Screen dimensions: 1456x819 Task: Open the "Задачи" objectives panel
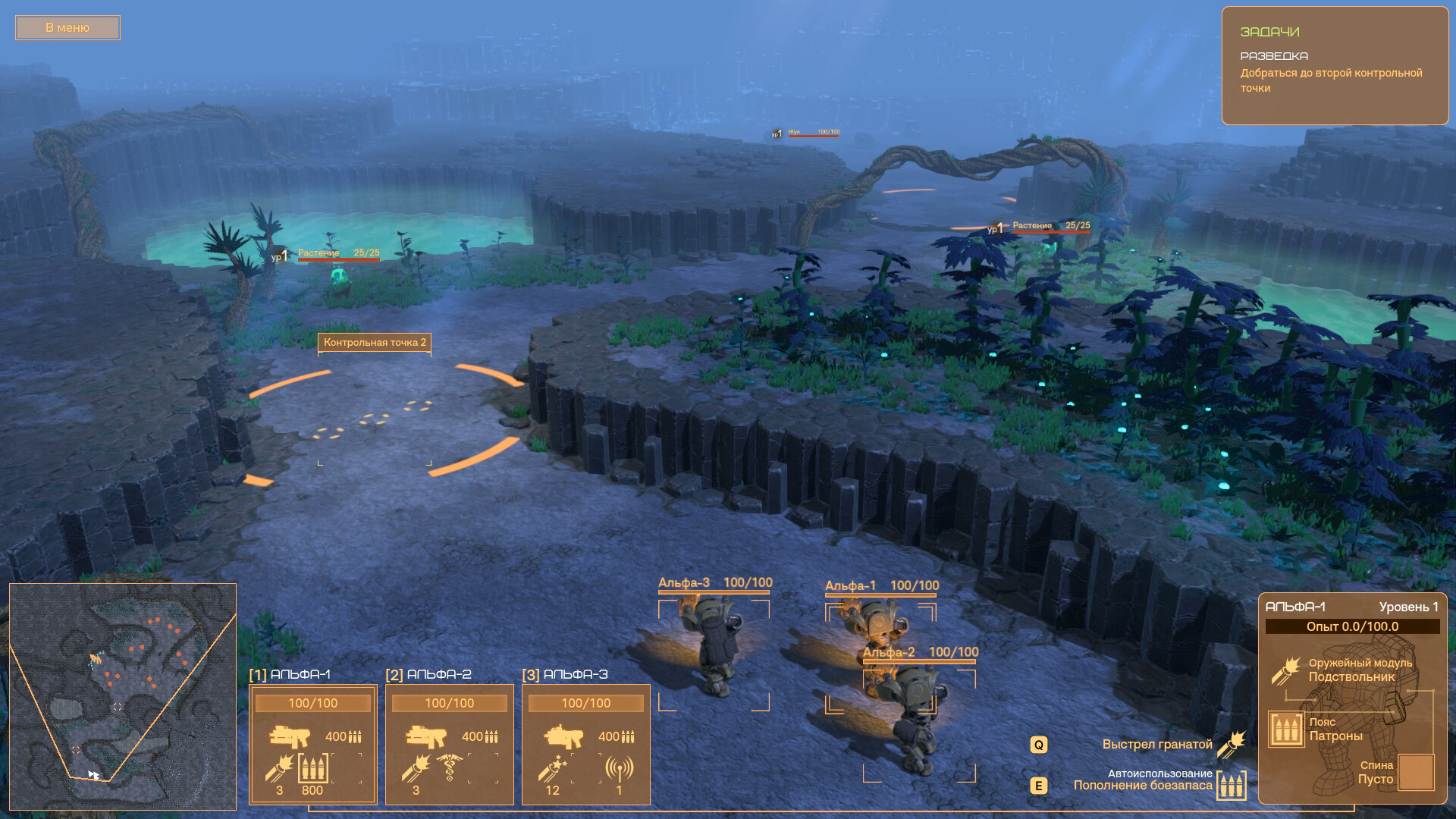[1335, 65]
